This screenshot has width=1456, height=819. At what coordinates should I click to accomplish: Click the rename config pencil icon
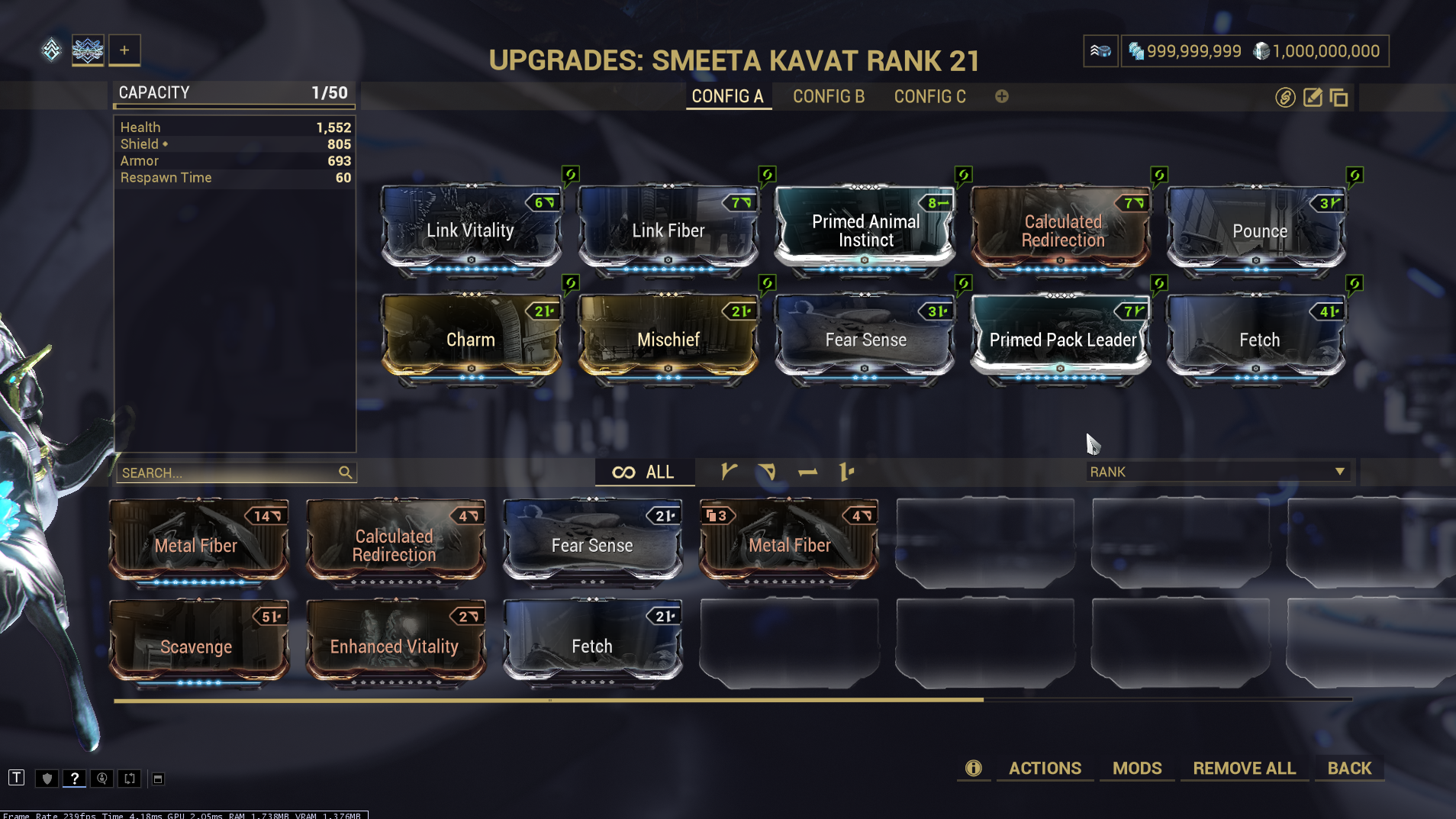[x=1312, y=98]
